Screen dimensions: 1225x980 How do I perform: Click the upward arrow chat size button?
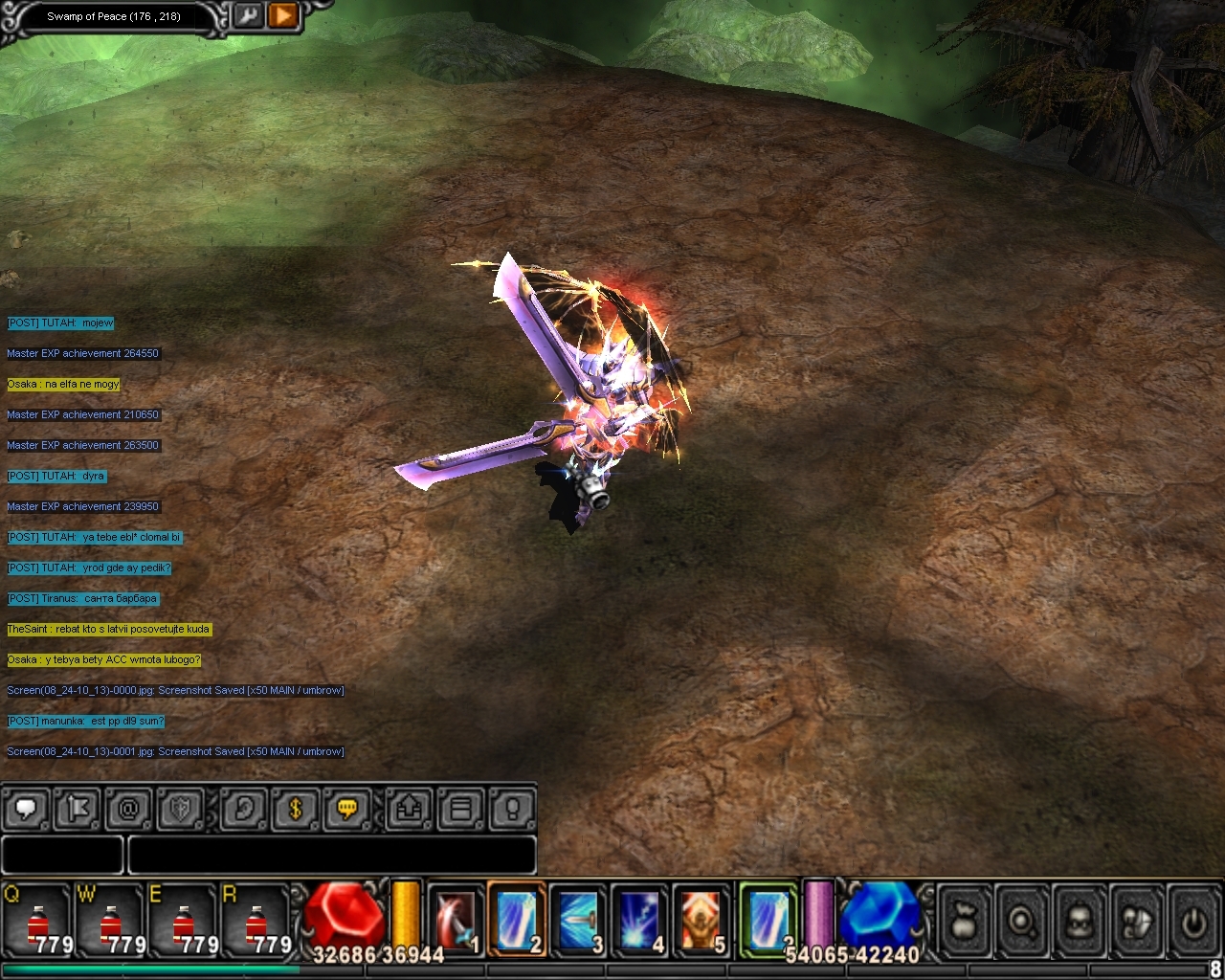point(410,810)
